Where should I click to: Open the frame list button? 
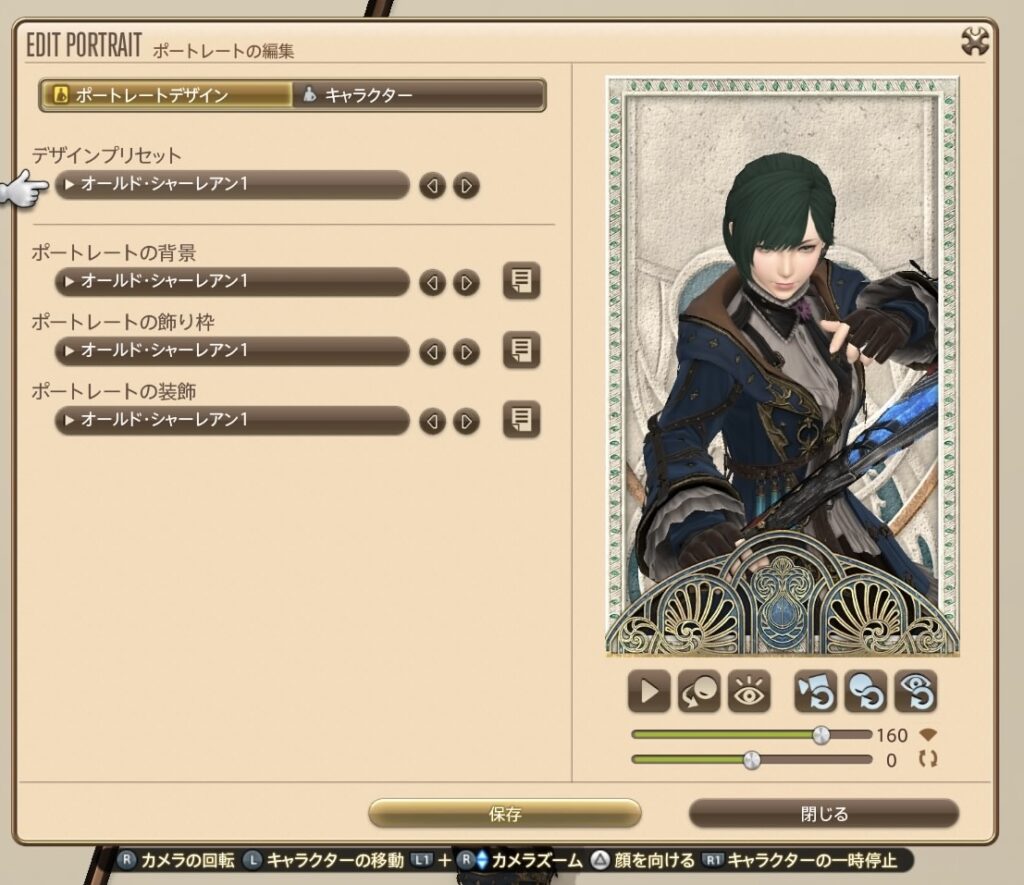521,351
